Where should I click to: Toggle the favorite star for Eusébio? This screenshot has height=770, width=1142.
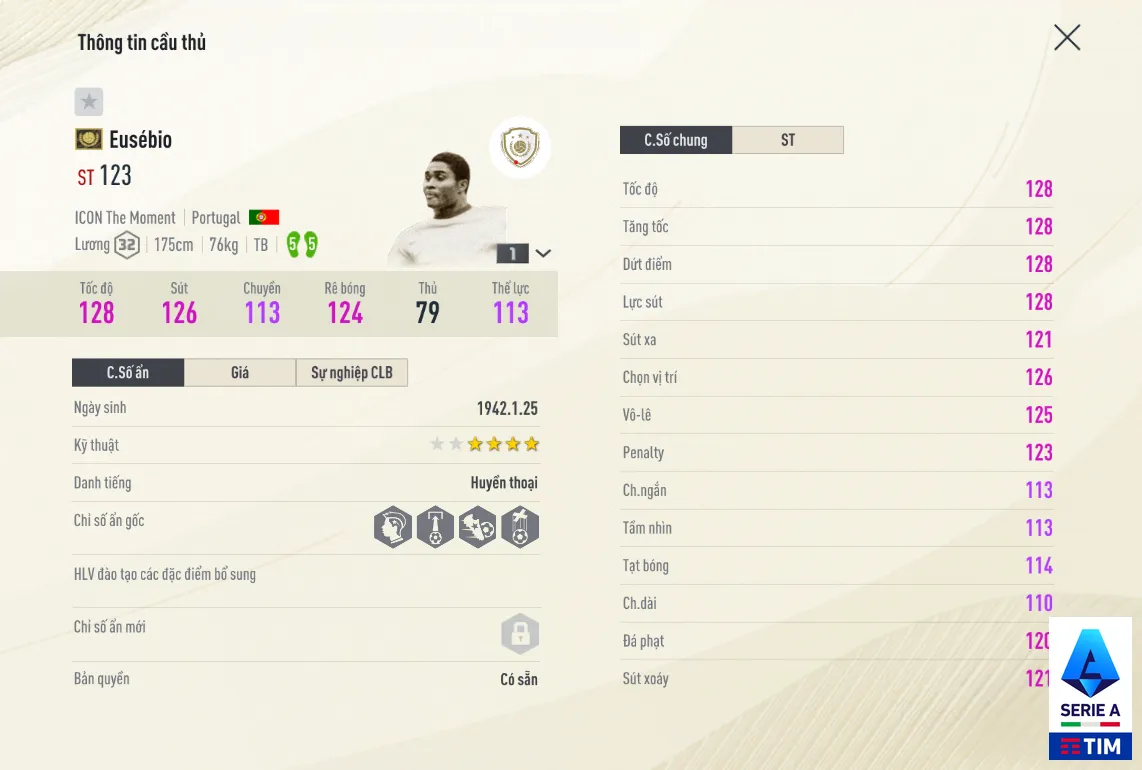89,101
